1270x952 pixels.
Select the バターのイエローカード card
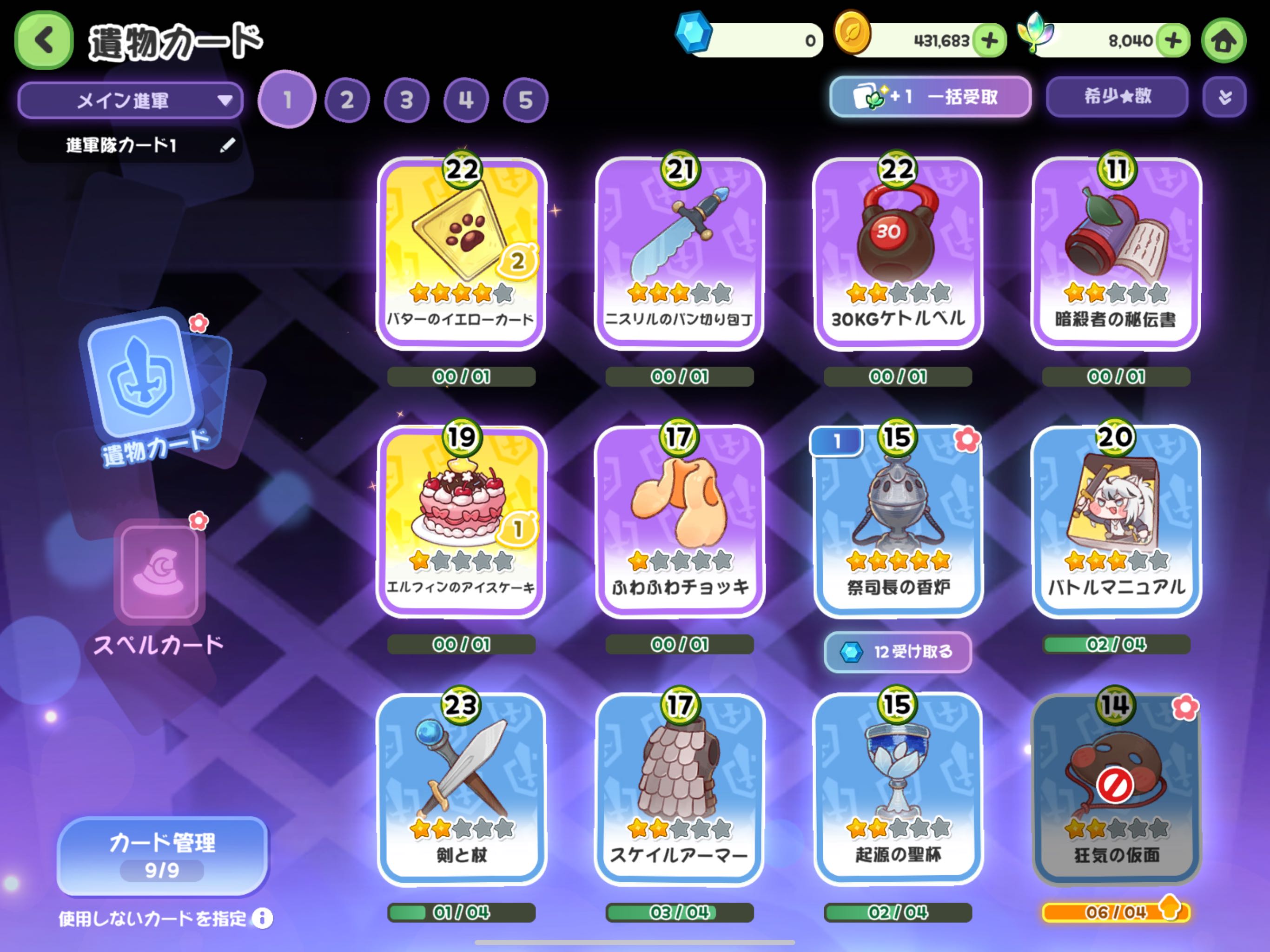click(461, 252)
